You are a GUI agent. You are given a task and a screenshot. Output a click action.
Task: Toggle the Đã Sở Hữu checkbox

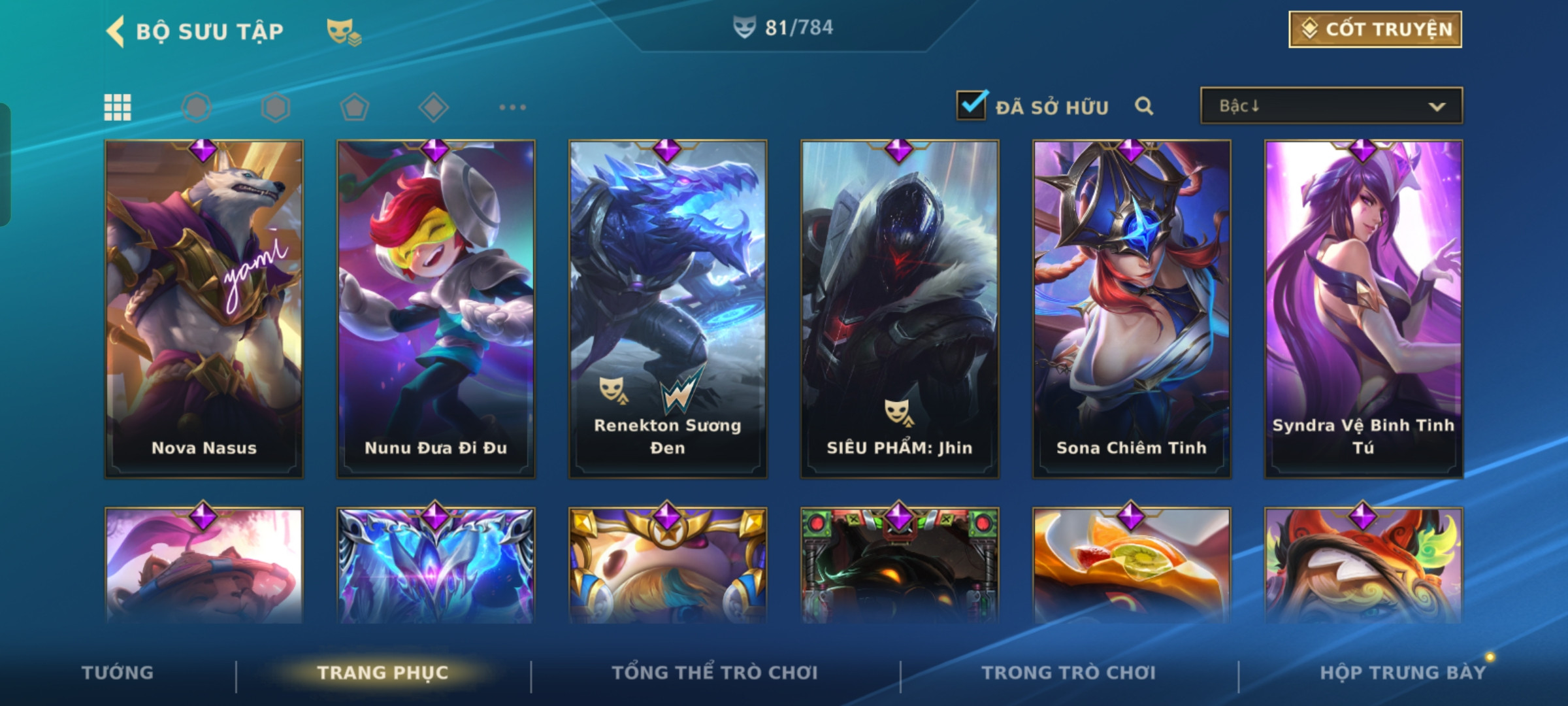[x=972, y=105]
